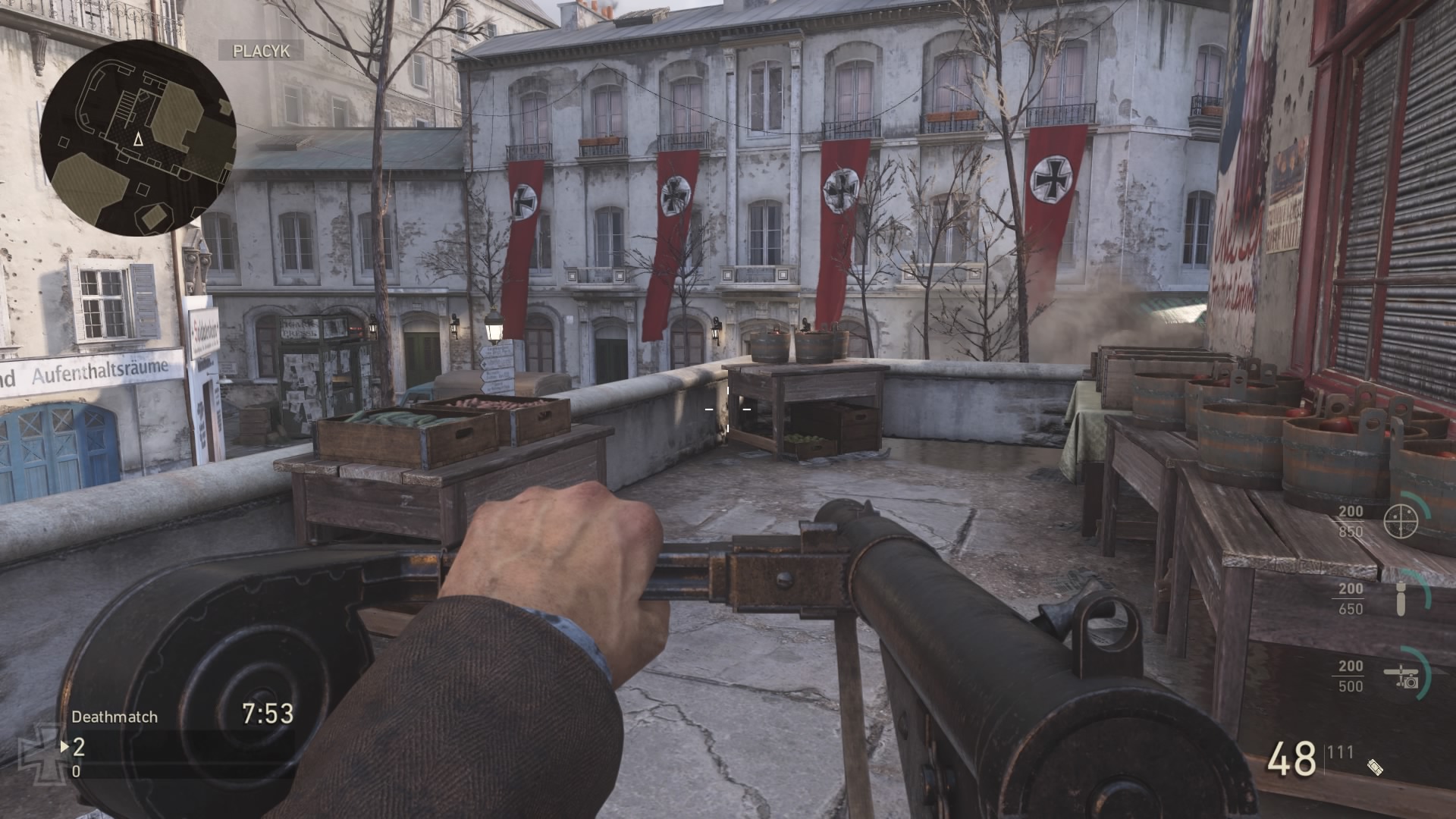
Task: Click the Iron Cross faction emblem
Action: (39, 751)
